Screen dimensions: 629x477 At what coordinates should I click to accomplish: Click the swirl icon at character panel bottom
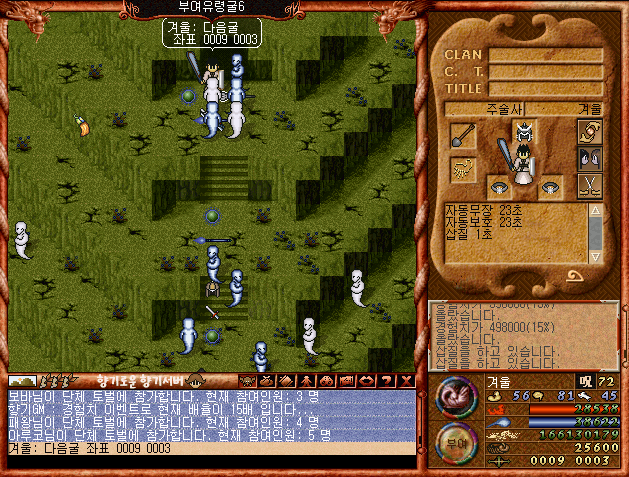coord(575,276)
